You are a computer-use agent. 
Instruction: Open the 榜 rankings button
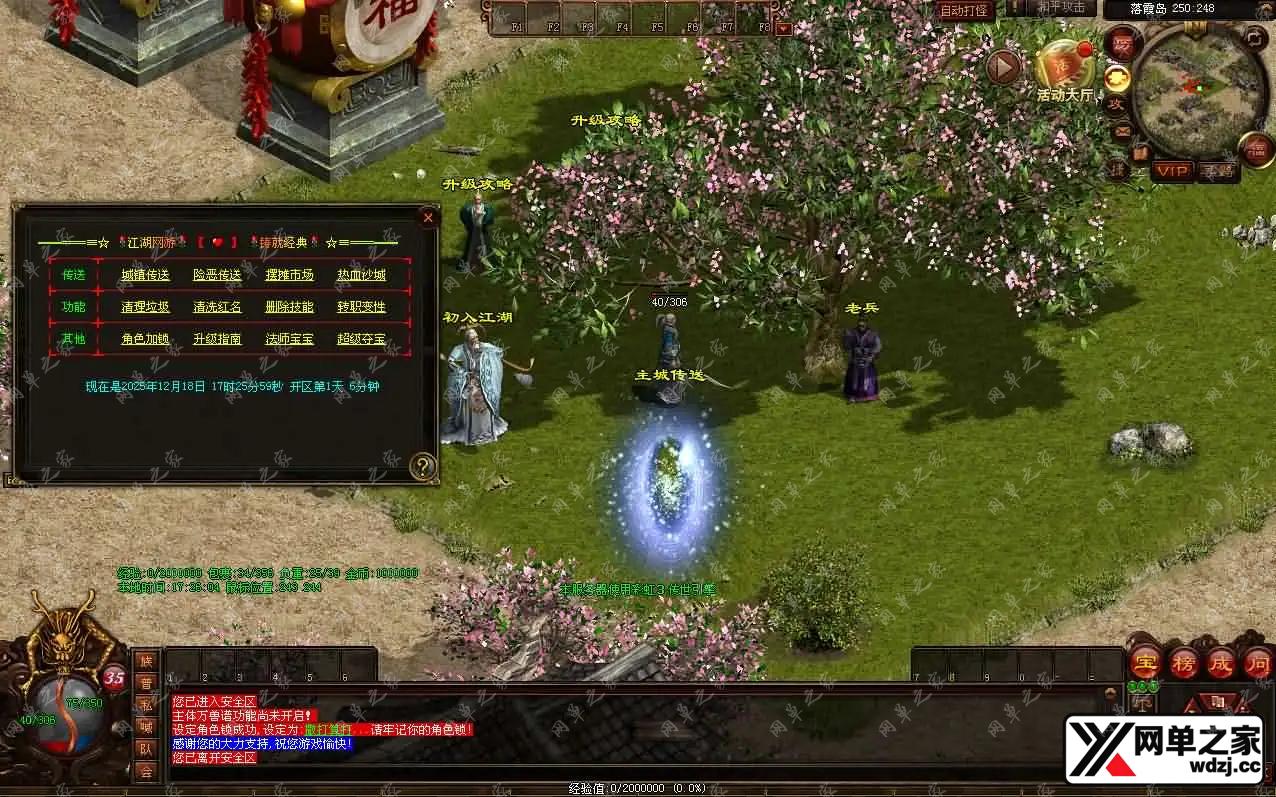point(1184,662)
